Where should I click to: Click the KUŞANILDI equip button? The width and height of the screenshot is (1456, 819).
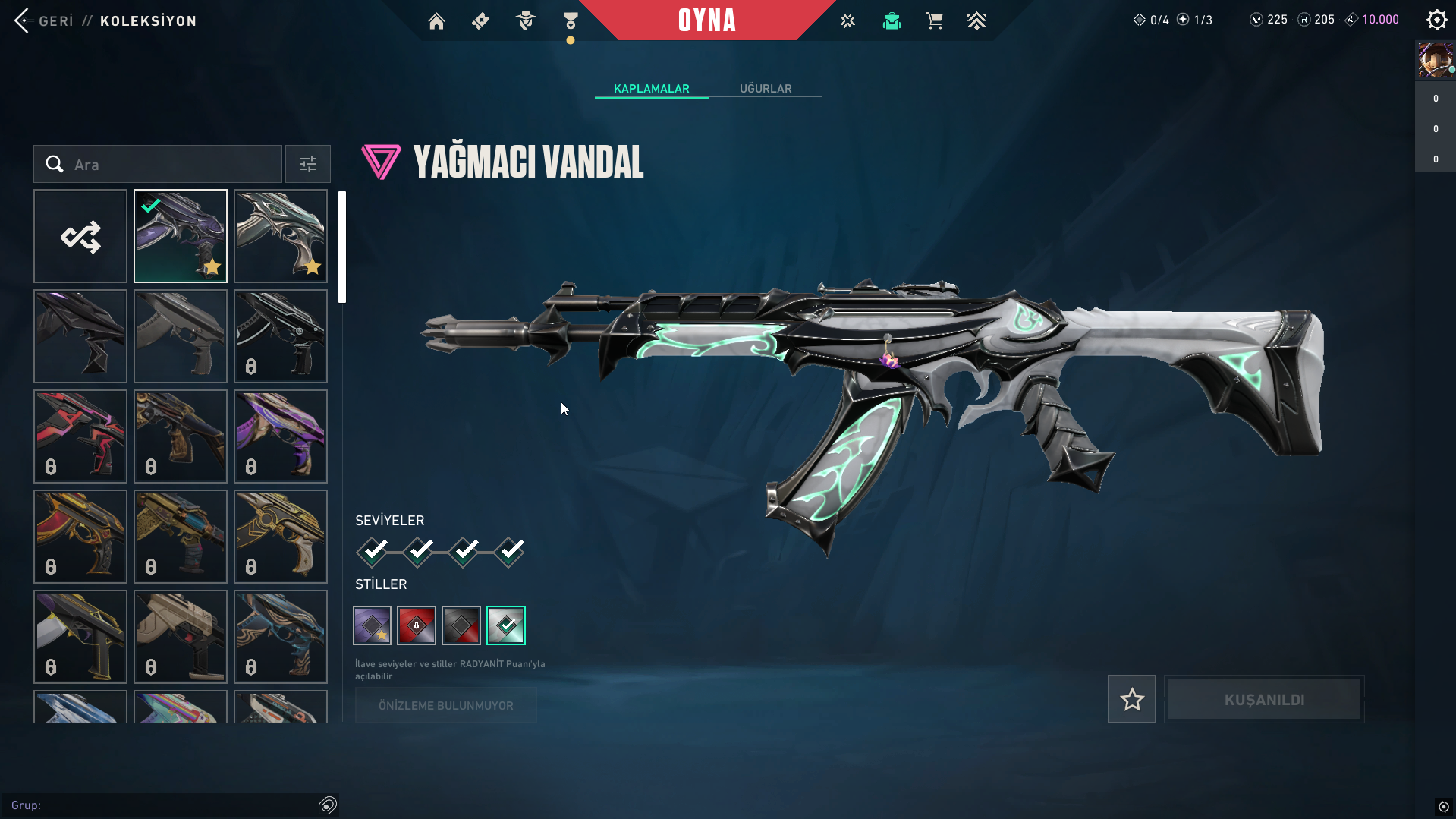tap(1264, 699)
